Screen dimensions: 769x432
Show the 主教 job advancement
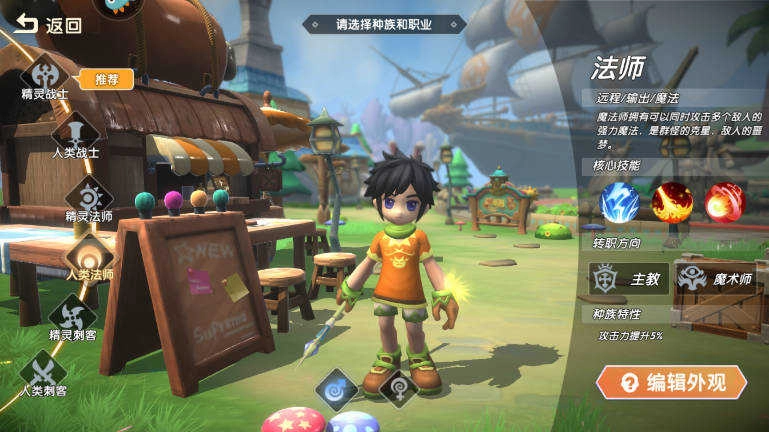[x=628, y=279]
